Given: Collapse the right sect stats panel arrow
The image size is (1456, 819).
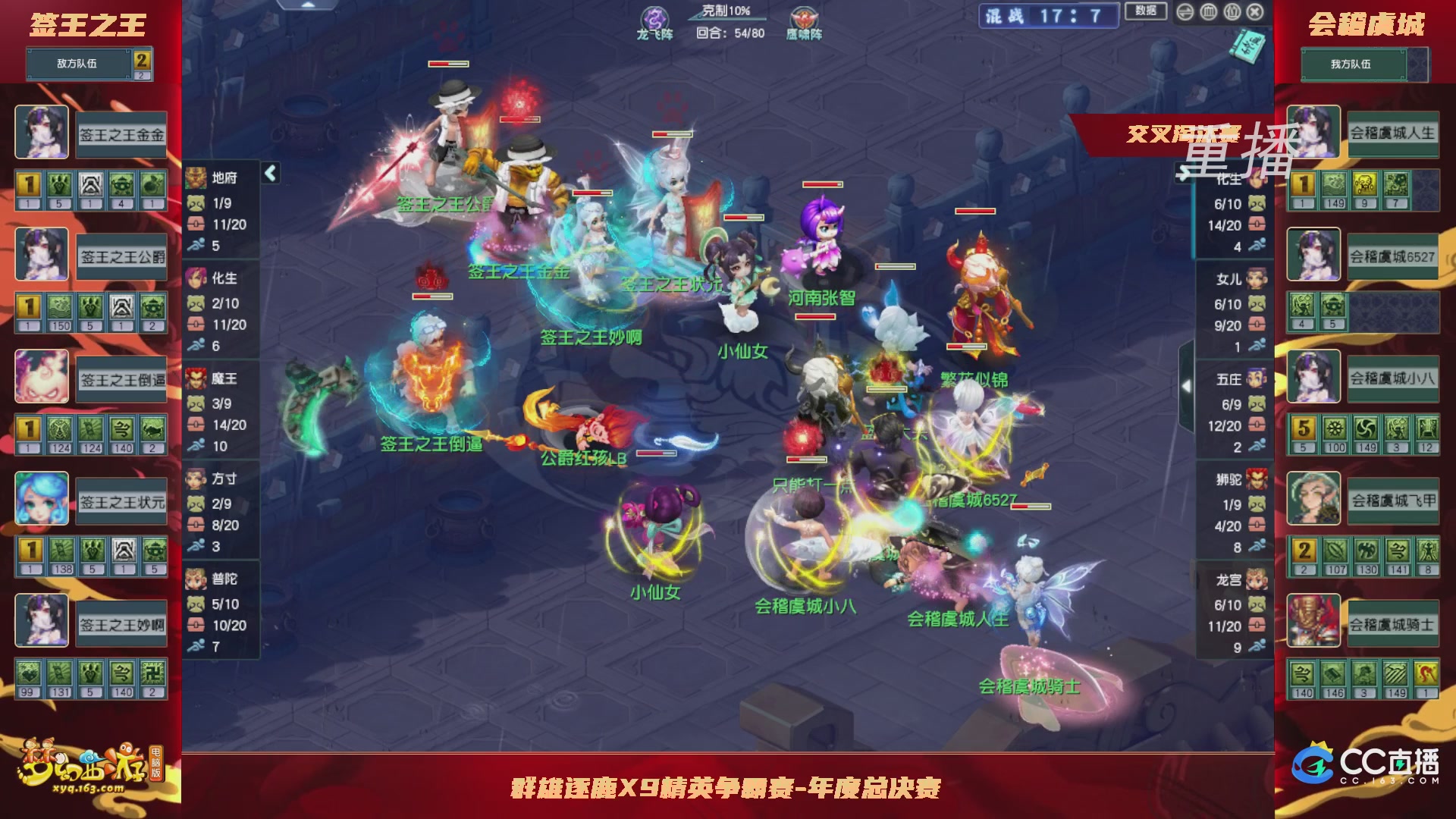Looking at the screenshot, I should pyautogui.click(x=1187, y=386).
